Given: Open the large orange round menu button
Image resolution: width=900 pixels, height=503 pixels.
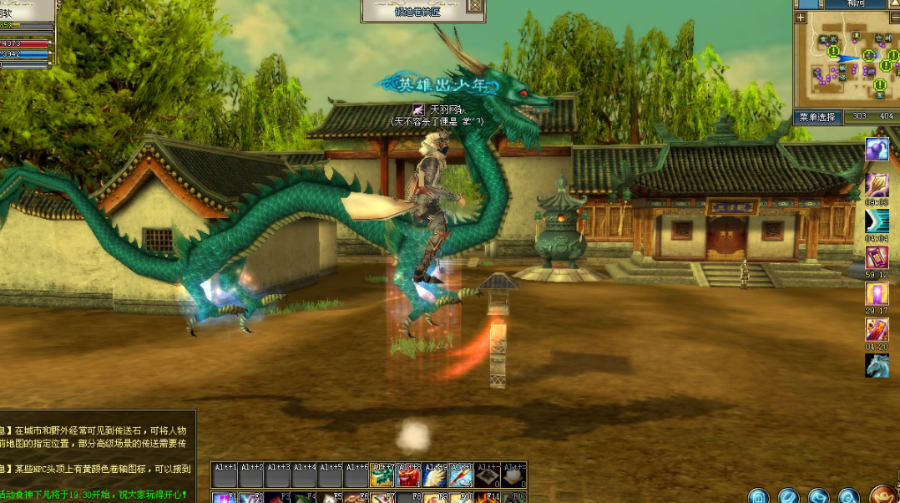Looking at the screenshot, I should point(883,494).
